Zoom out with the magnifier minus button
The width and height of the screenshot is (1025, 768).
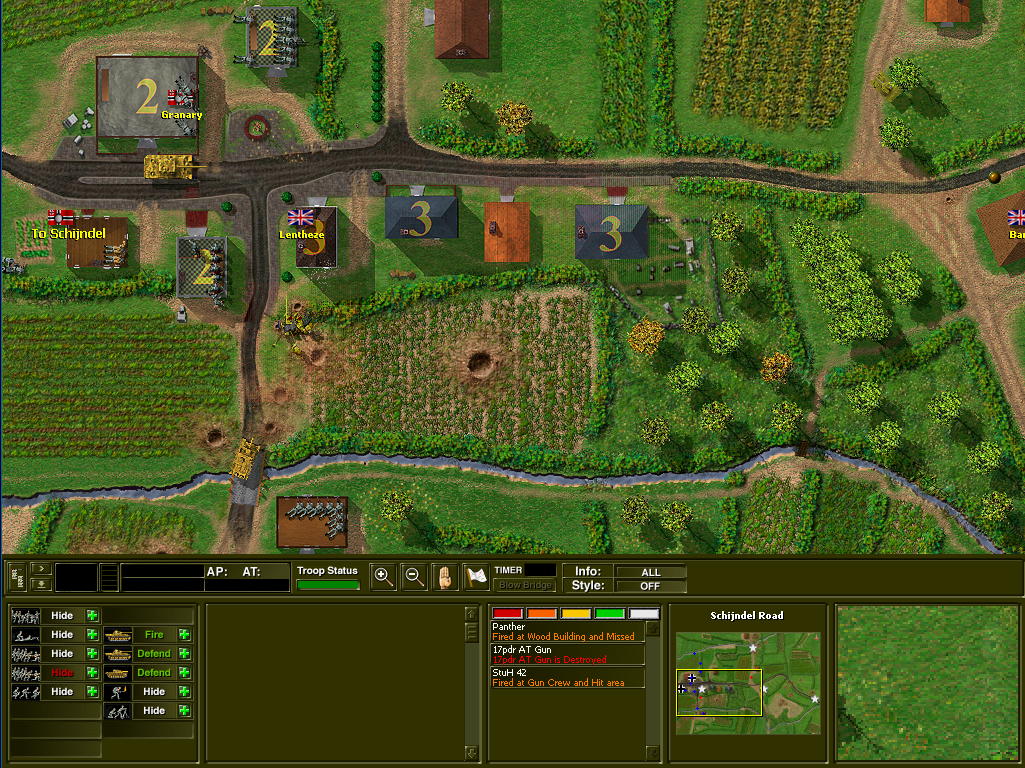point(414,576)
